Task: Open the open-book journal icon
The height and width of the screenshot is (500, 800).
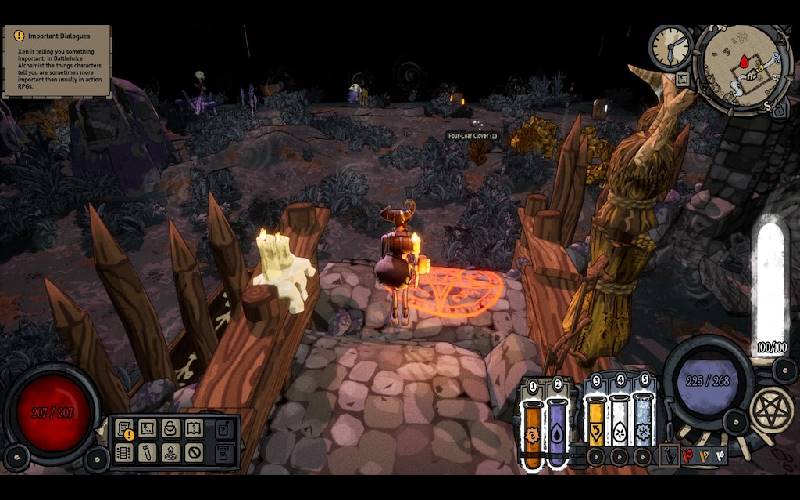Action: (x=194, y=429)
